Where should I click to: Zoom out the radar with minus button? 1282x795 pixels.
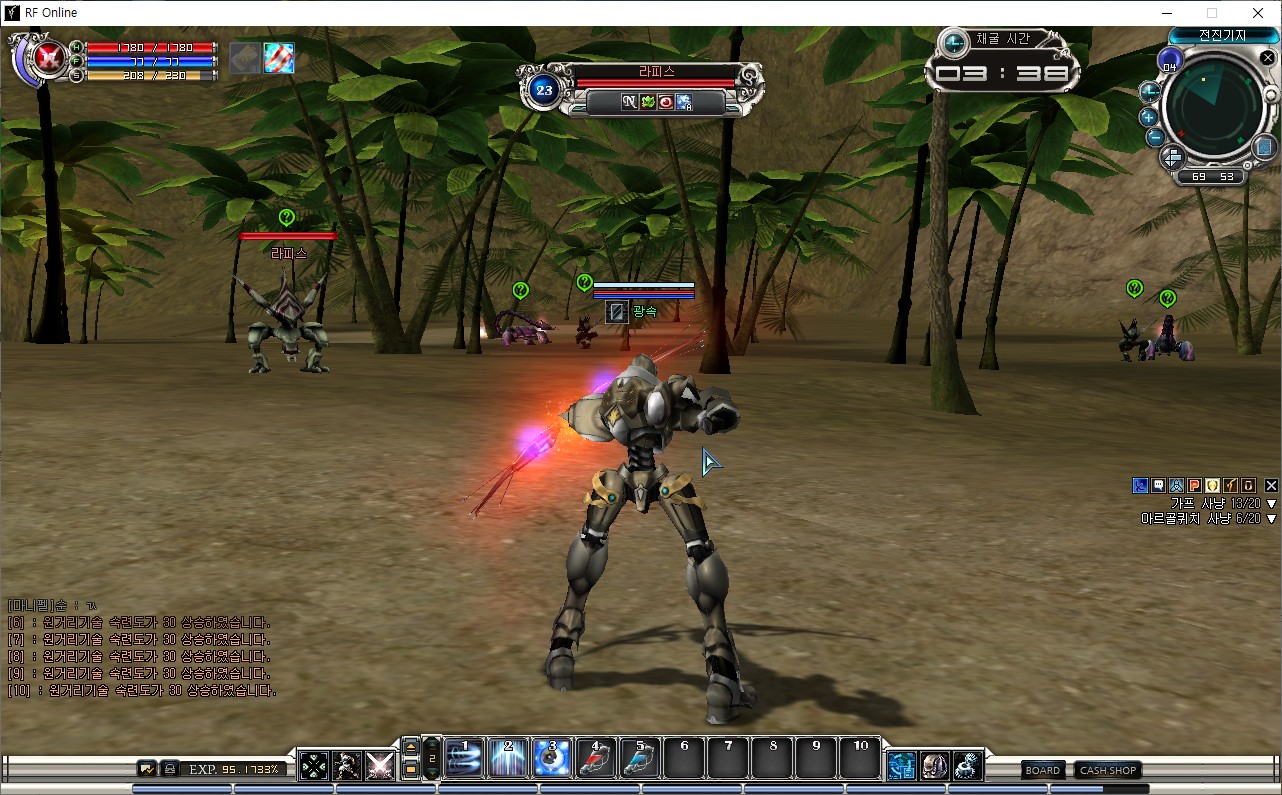(1155, 137)
